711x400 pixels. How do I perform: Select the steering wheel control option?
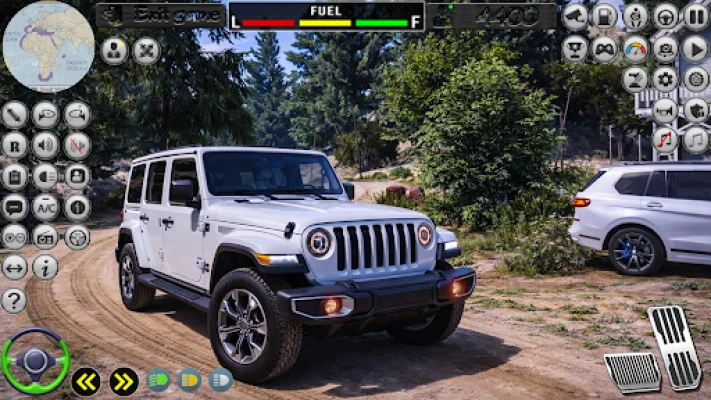(x=666, y=16)
